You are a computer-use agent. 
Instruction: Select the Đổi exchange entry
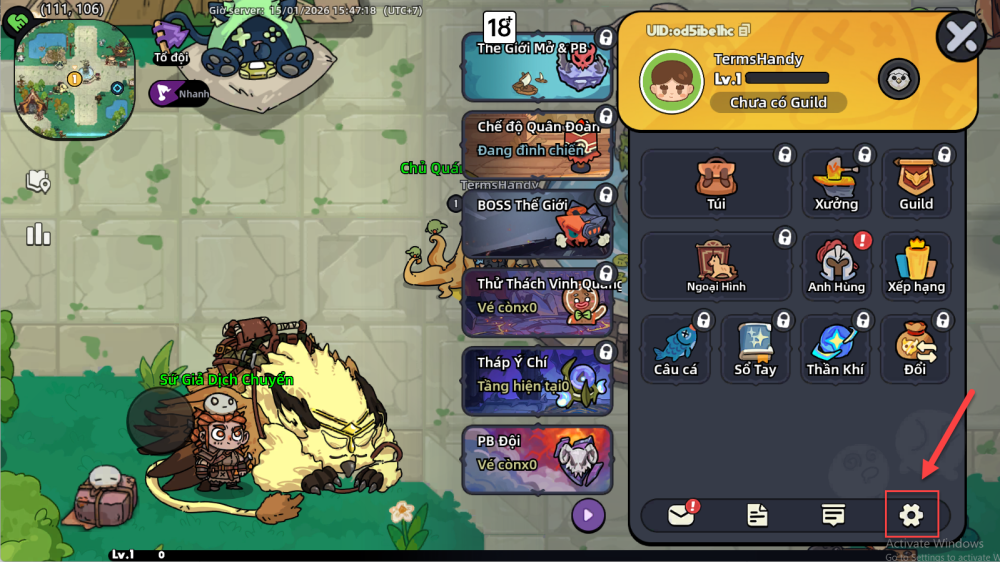[915, 350]
